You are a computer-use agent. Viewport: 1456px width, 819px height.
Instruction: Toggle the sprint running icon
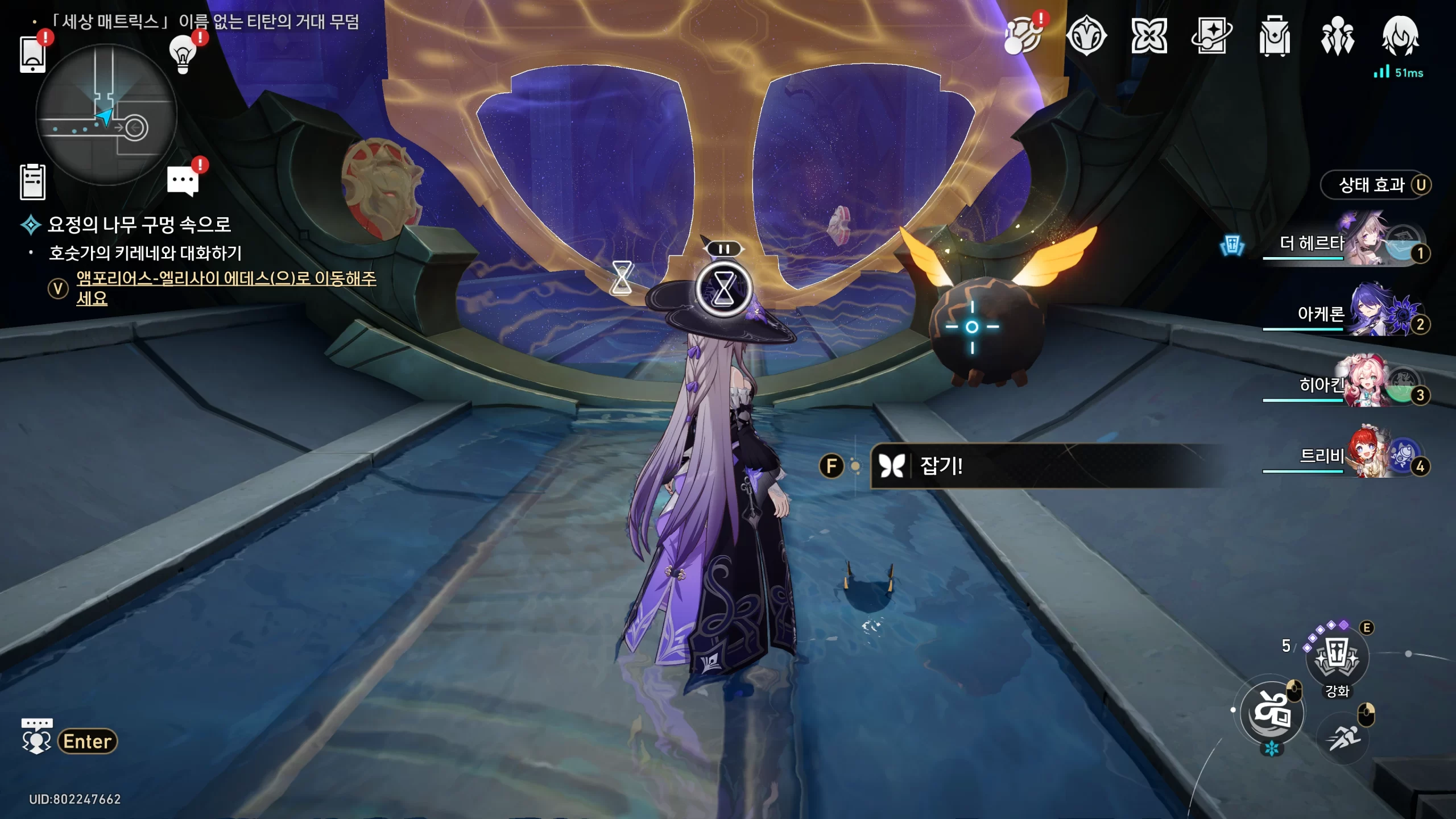tap(1343, 738)
